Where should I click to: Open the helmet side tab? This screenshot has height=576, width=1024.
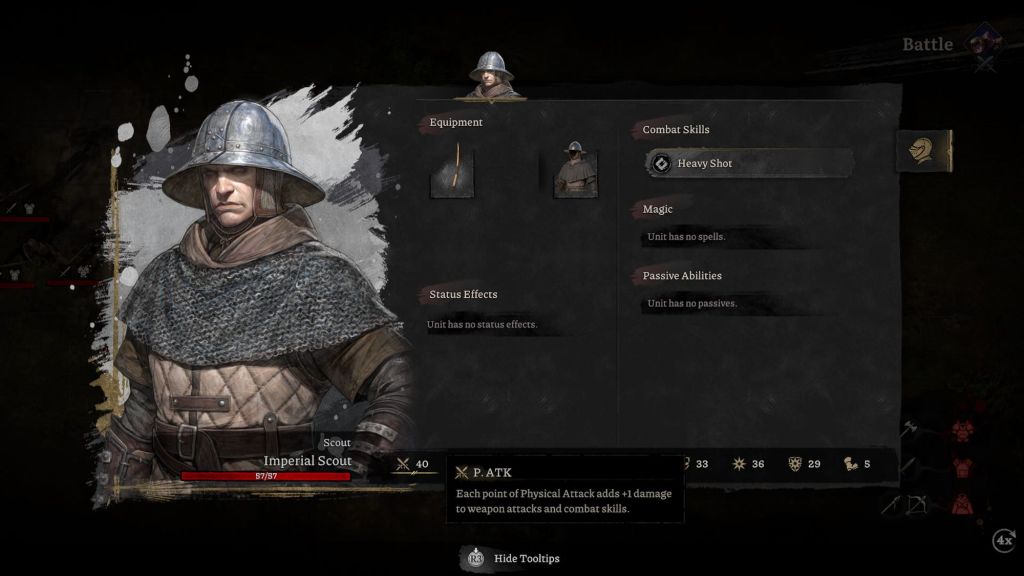[923, 151]
